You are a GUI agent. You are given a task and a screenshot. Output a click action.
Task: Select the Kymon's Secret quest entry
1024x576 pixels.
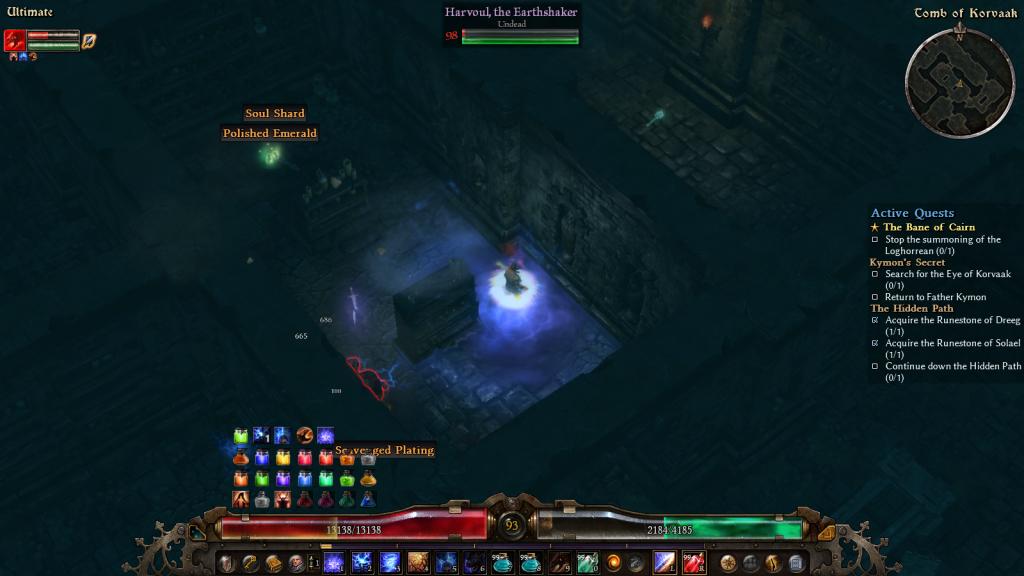(x=907, y=263)
